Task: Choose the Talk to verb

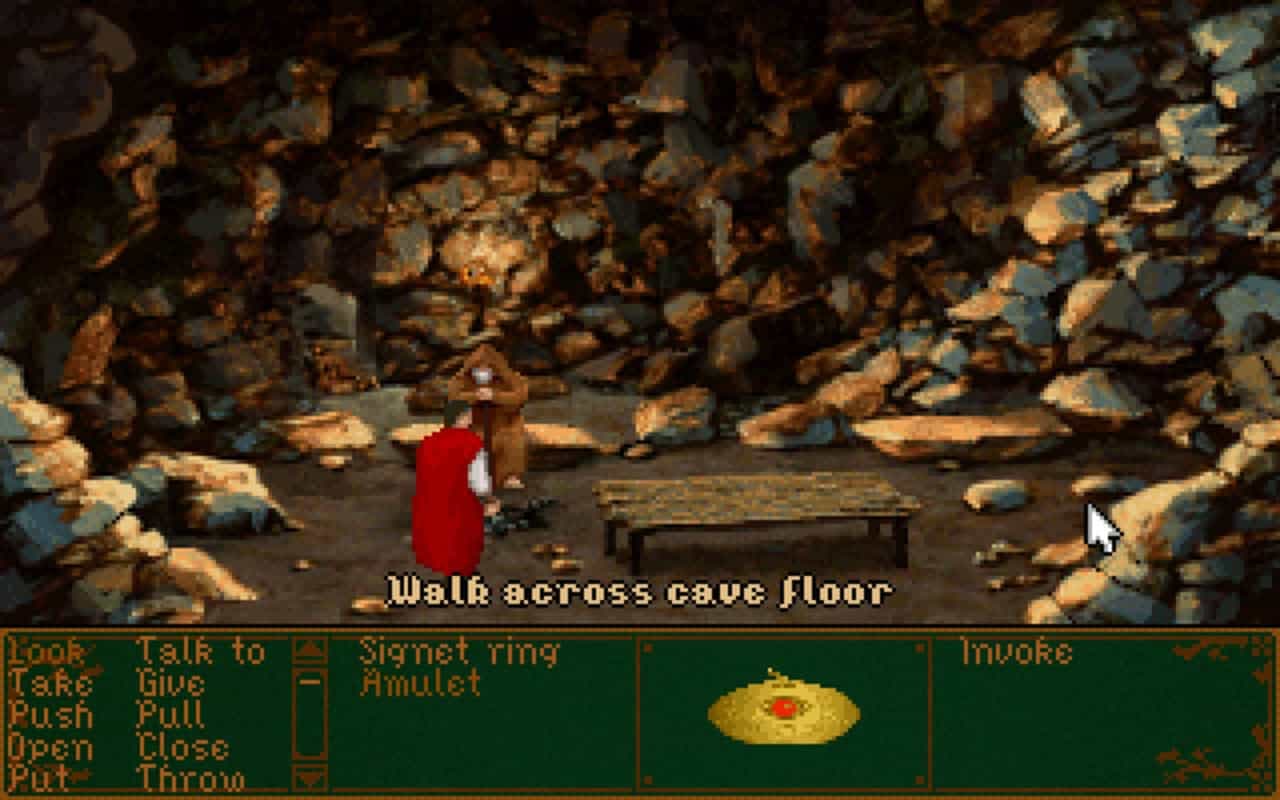Action: click(205, 651)
